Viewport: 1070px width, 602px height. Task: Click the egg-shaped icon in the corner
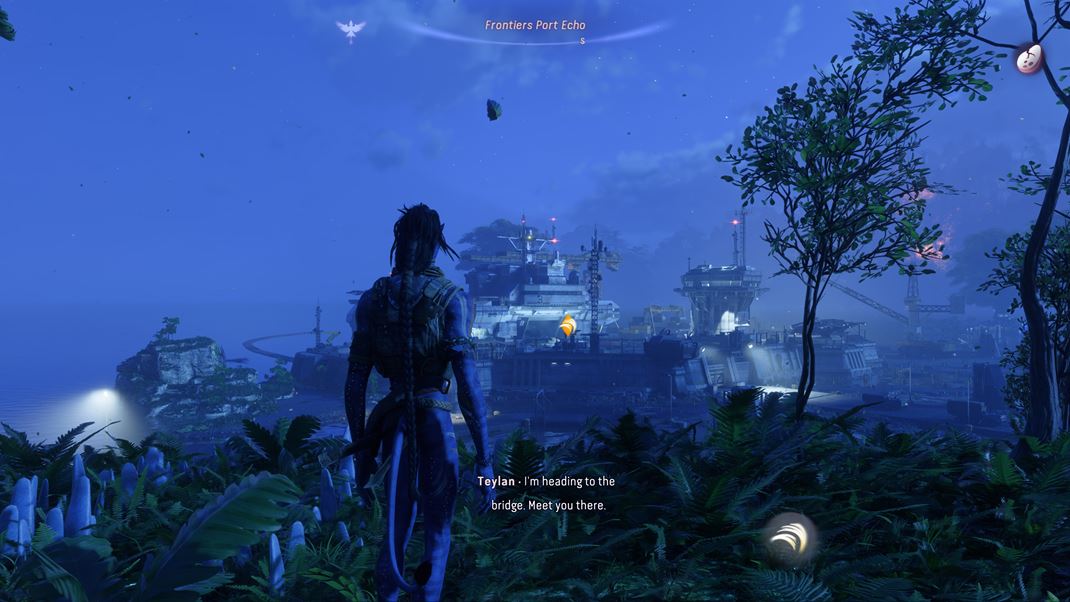tap(1029, 59)
